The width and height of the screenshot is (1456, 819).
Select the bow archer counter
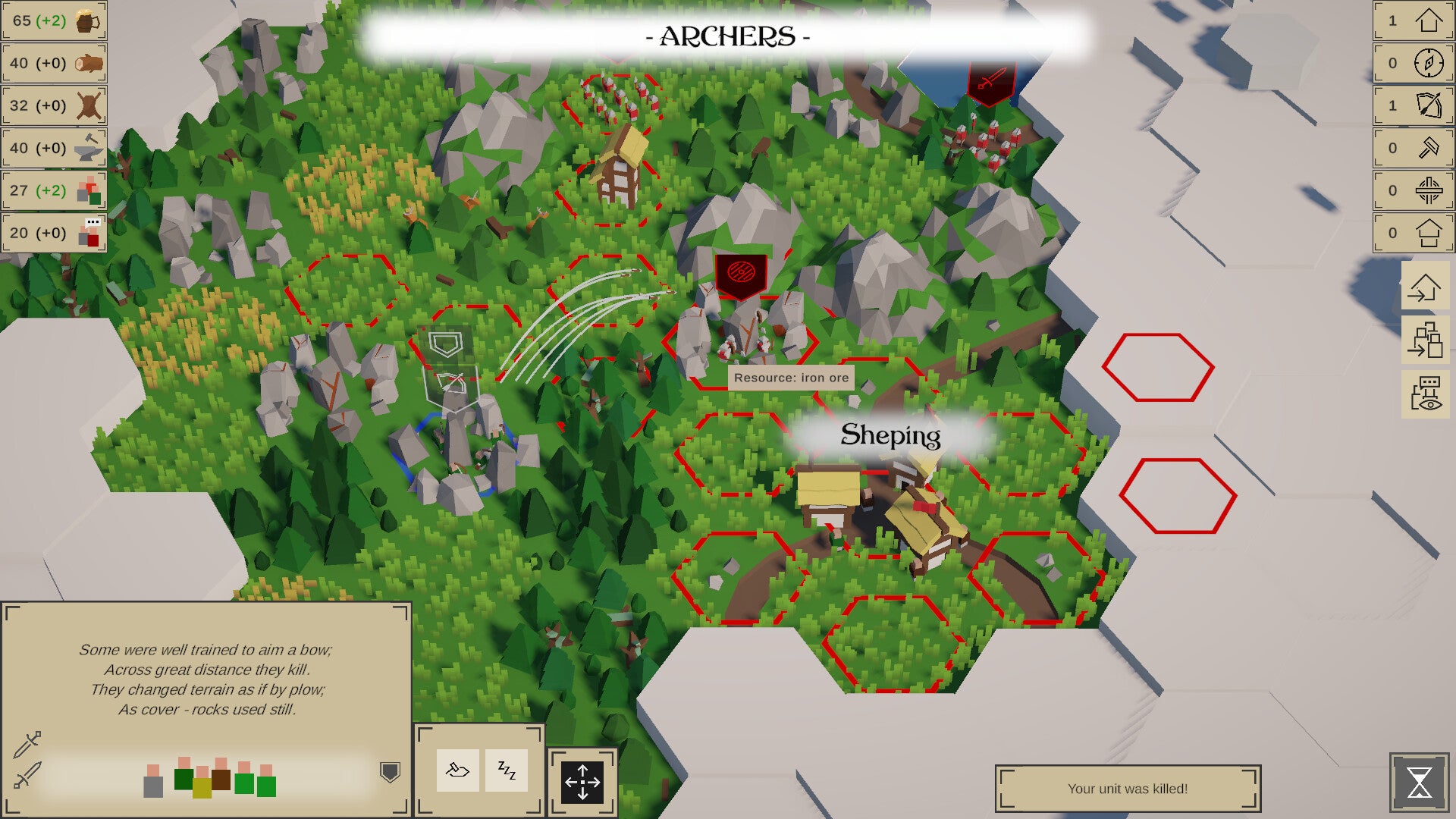[x=1414, y=105]
